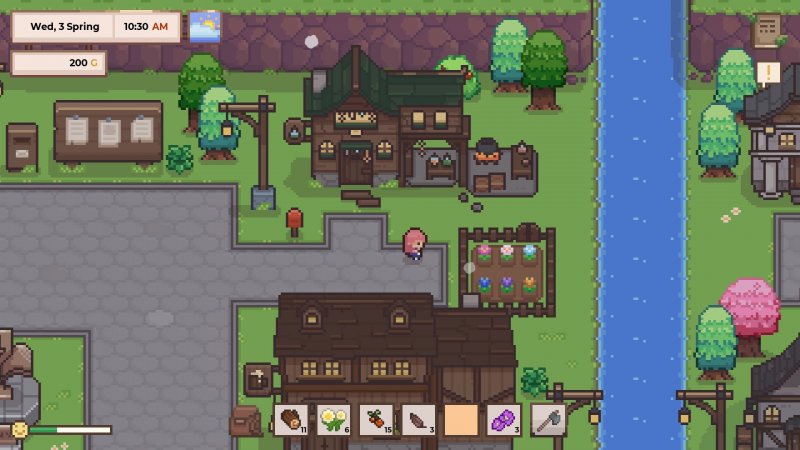The height and width of the screenshot is (450, 800).
Task: Select the wood log hotbar slot
Action: point(290,420)
